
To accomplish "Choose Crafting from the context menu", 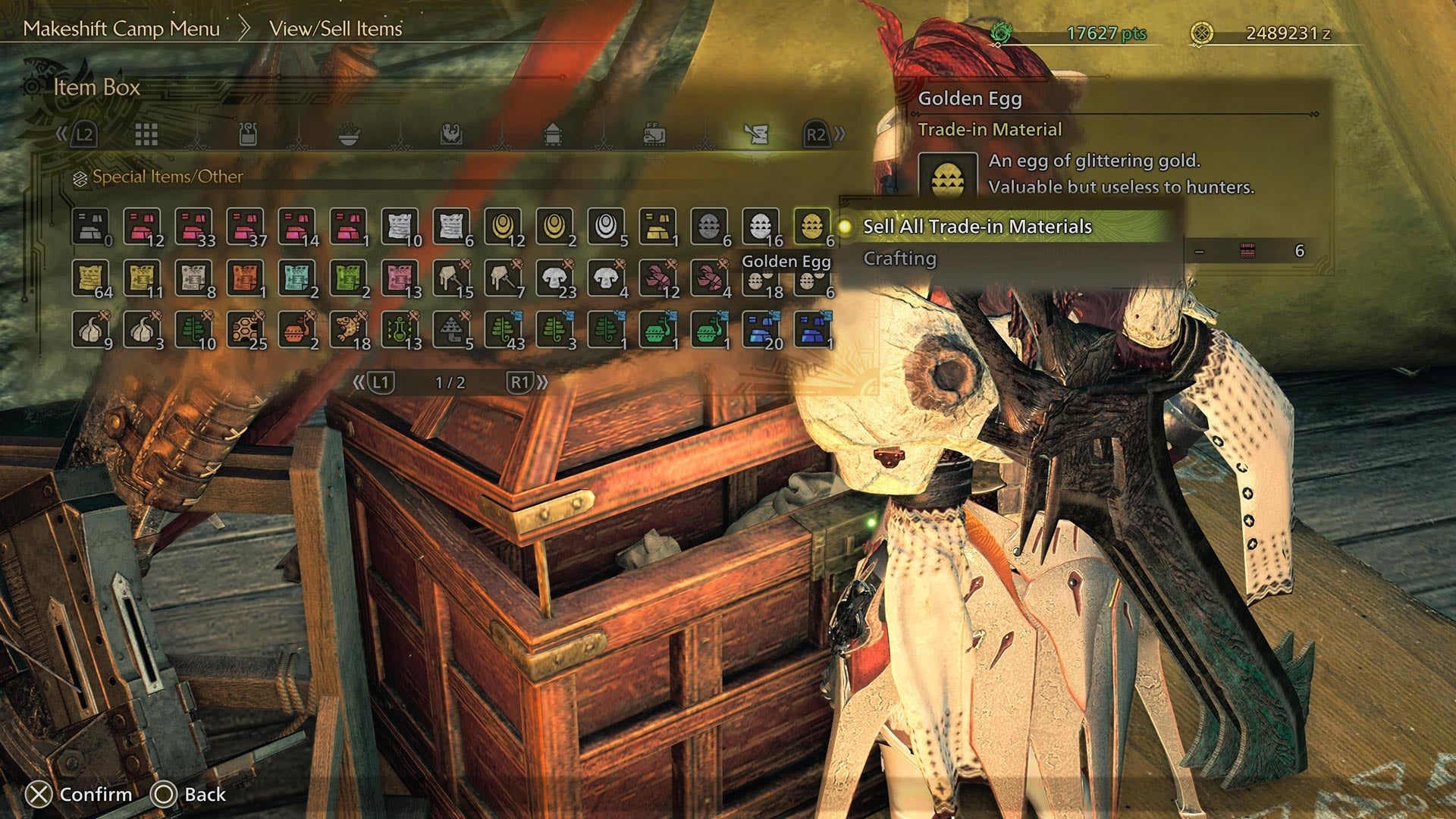I will click(897, 258).
